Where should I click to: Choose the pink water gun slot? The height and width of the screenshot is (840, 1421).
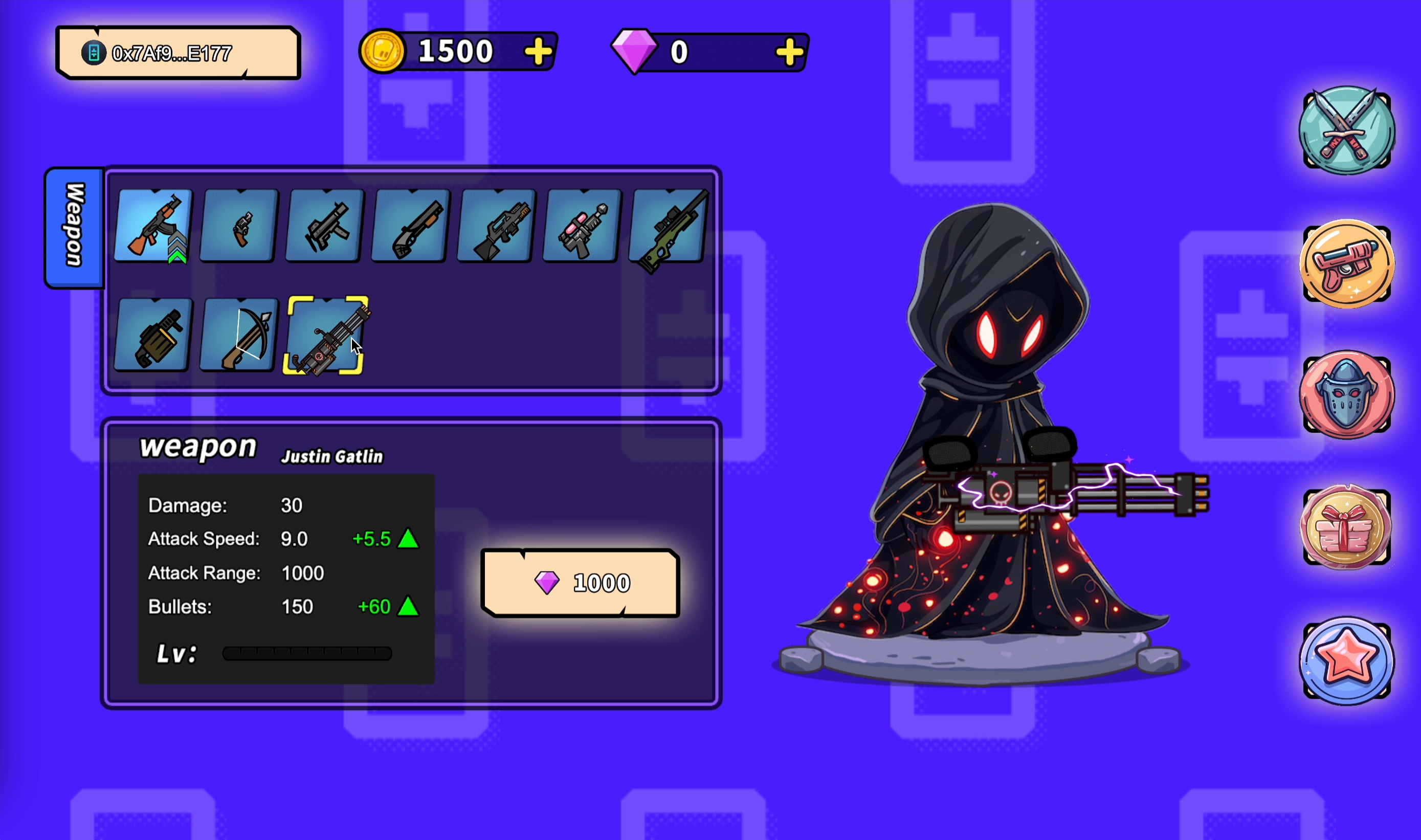point(582,226)
